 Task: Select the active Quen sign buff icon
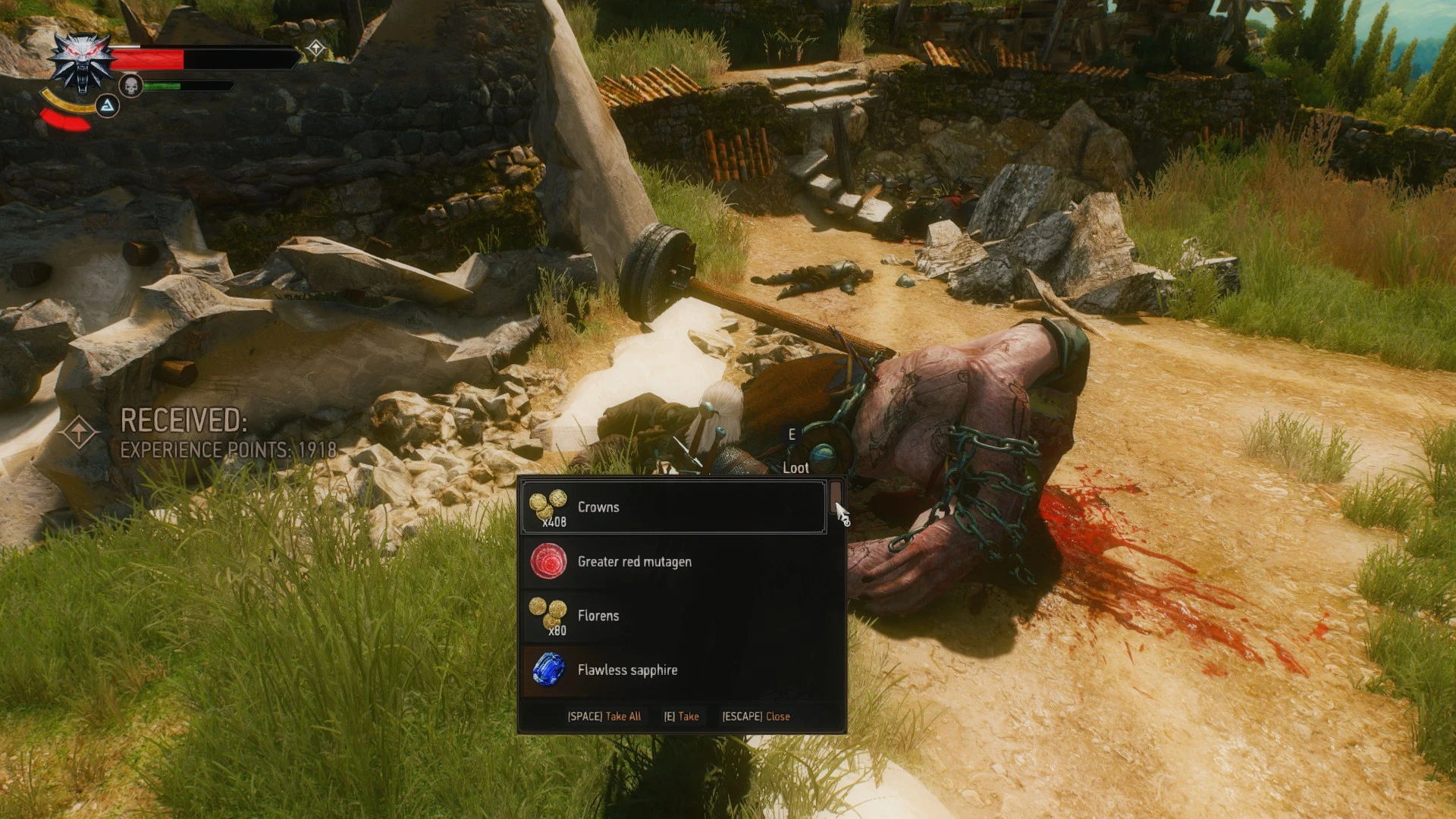[x=109, y=106]
